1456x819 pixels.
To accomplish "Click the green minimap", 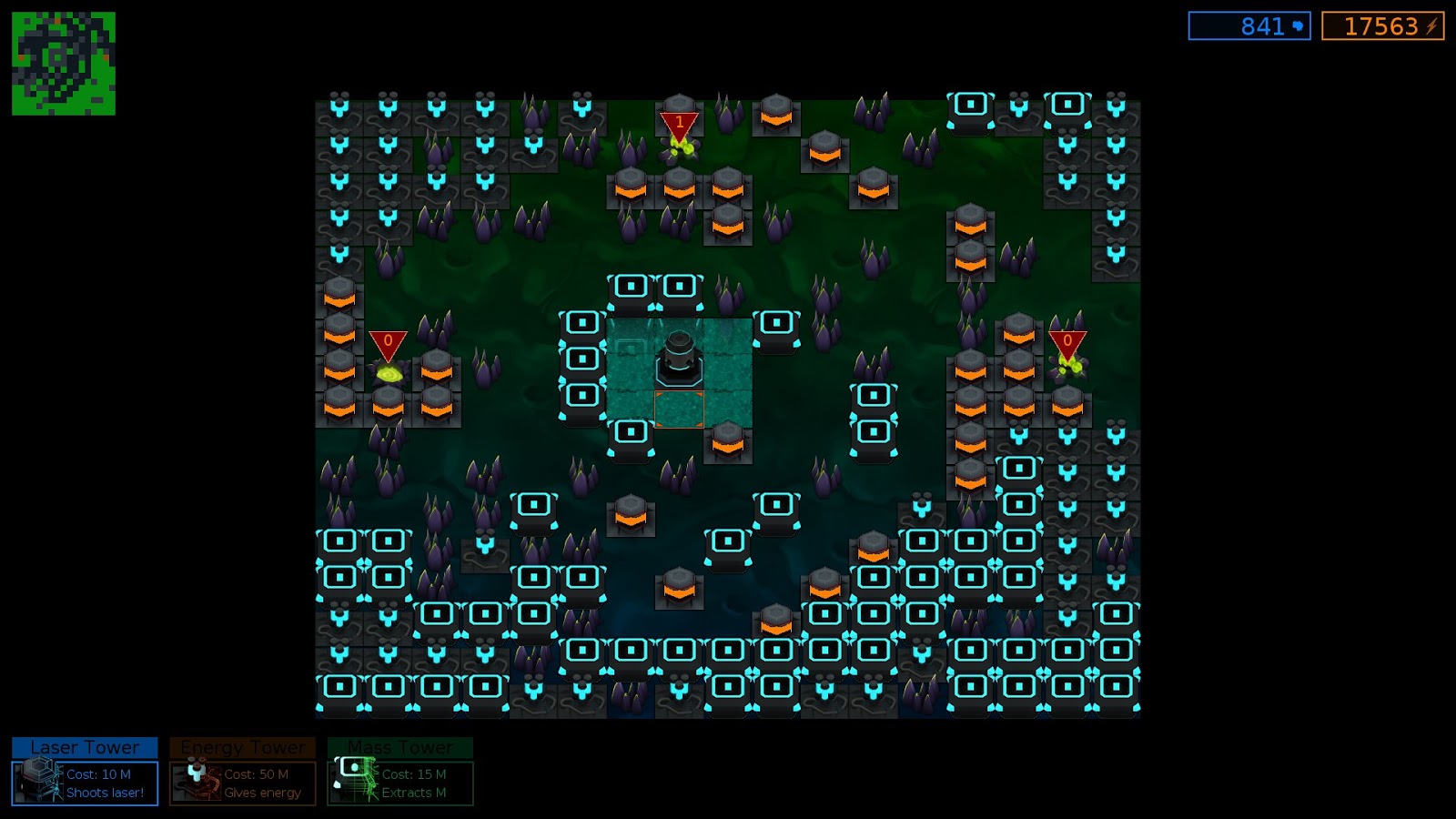I will pos(64,64).
